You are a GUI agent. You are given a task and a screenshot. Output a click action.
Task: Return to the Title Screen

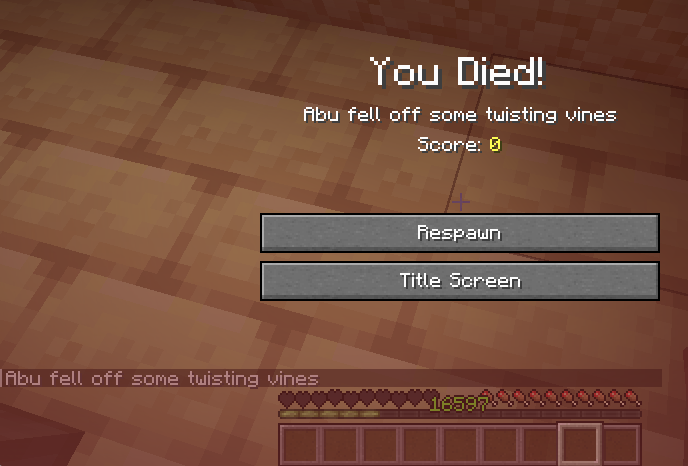click(x=459, y=281)
